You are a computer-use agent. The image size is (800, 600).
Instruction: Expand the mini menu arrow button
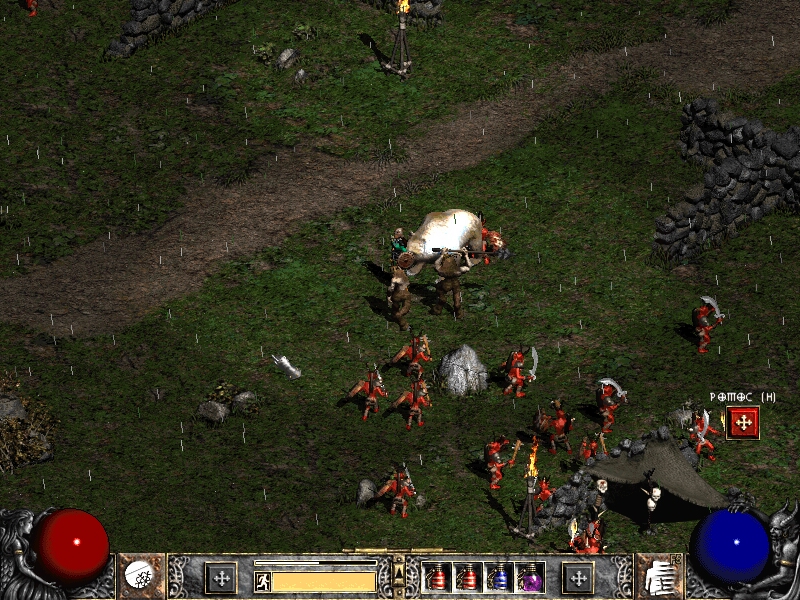399,572
